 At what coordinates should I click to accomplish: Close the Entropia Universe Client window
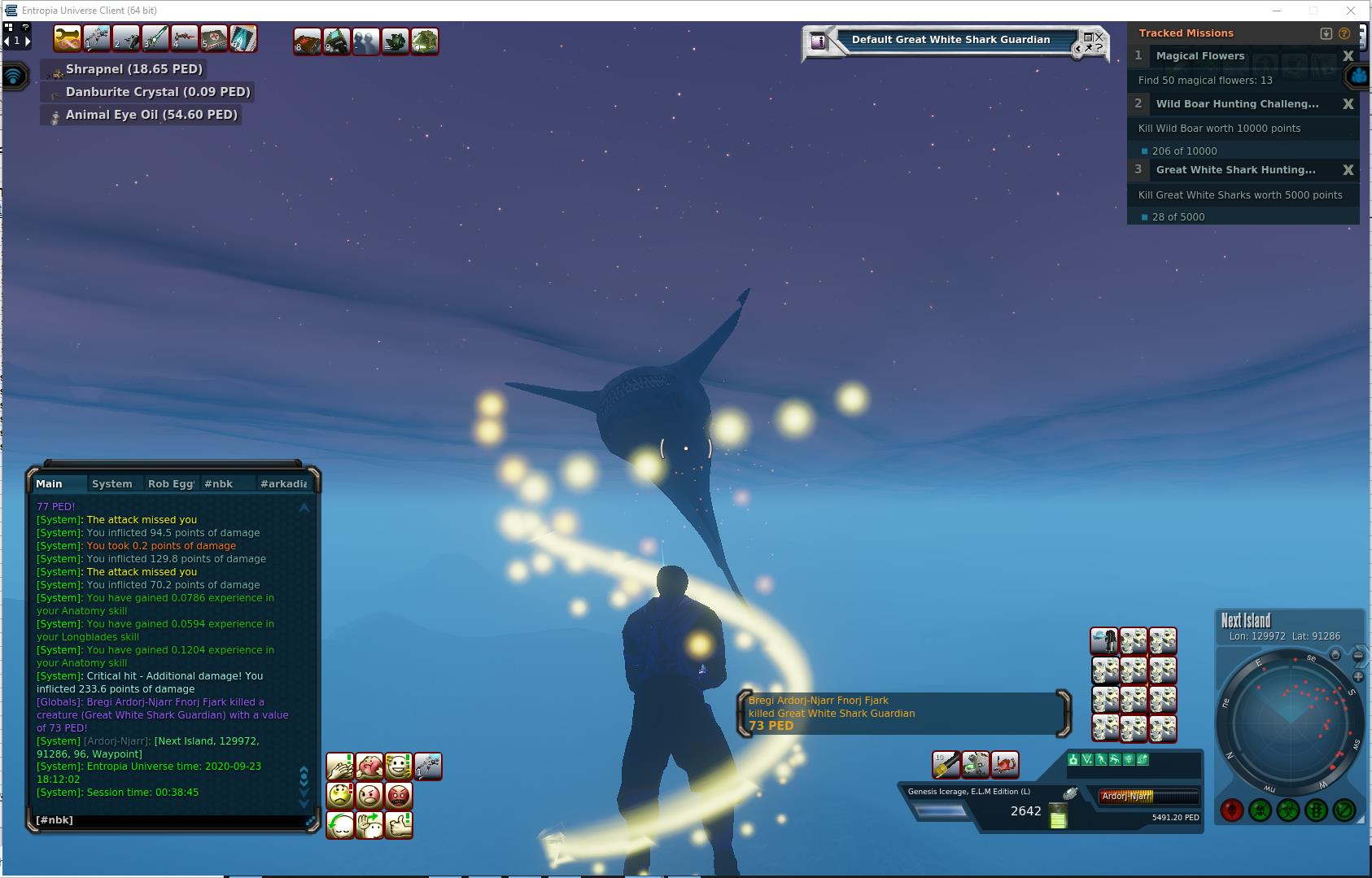click(x=1351, y=11)
